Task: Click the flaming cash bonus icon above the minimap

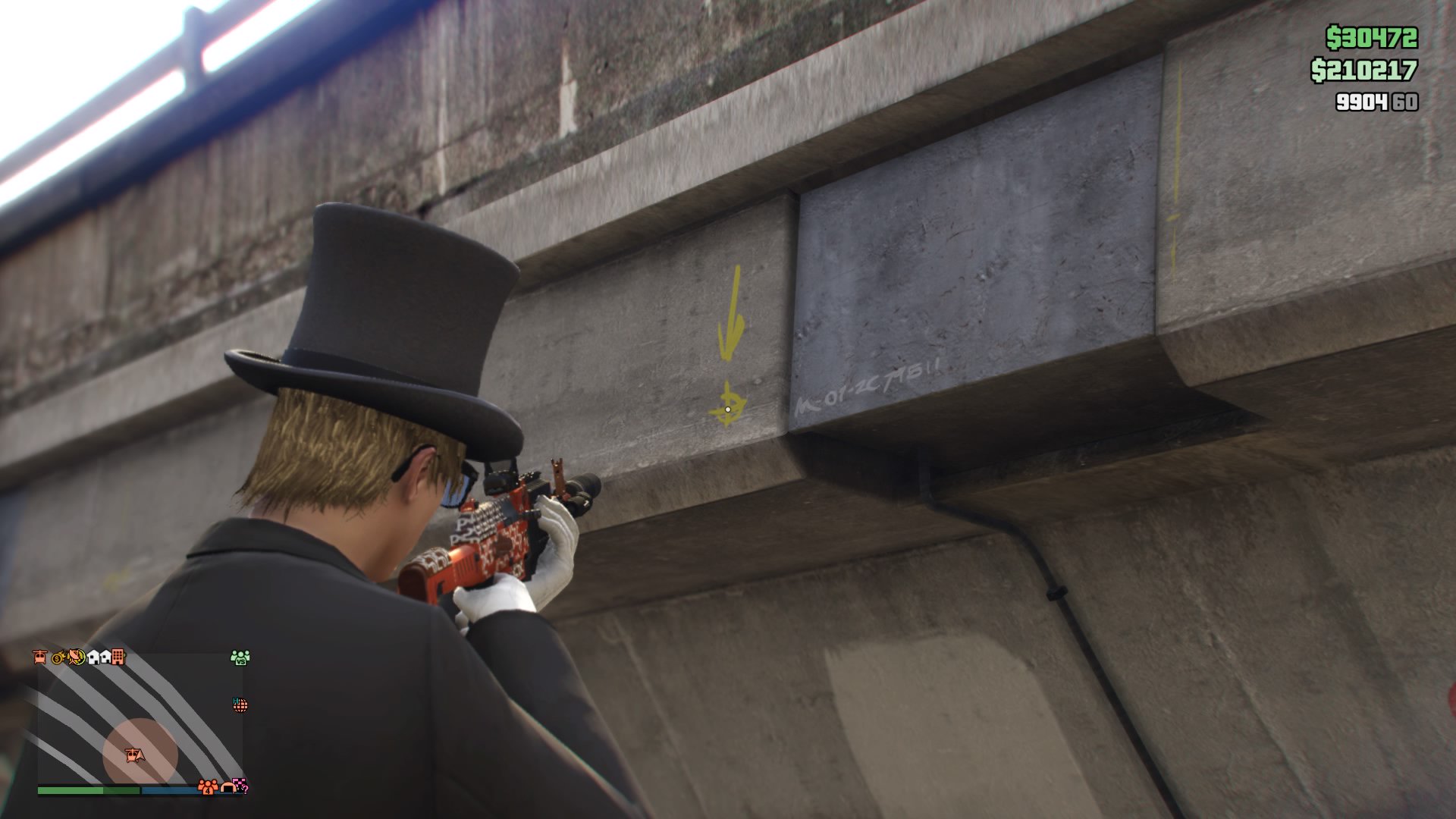Action: click(x=58, y=657)
